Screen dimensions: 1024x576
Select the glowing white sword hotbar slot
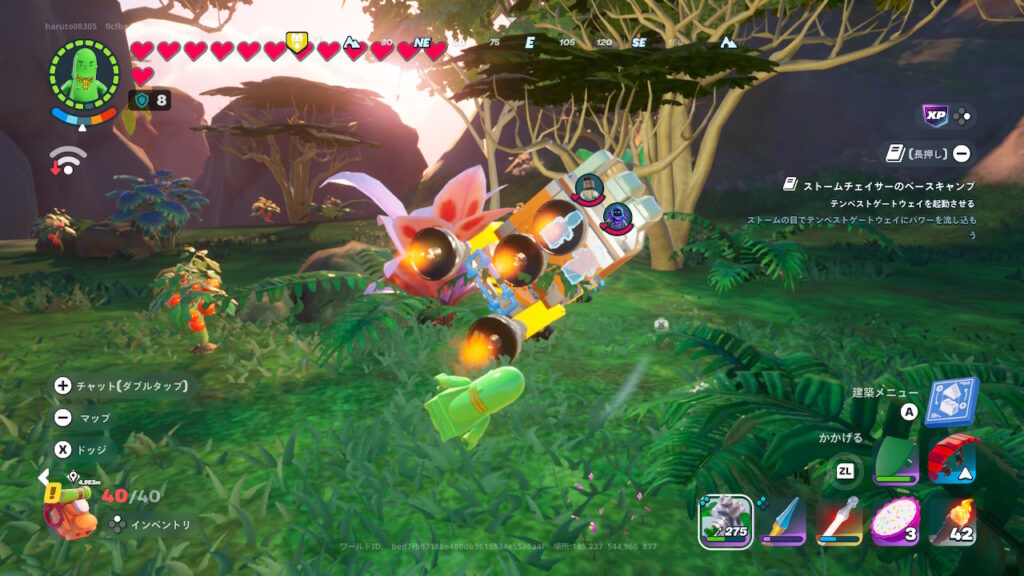pyautogui.click(x=840, y=521)
